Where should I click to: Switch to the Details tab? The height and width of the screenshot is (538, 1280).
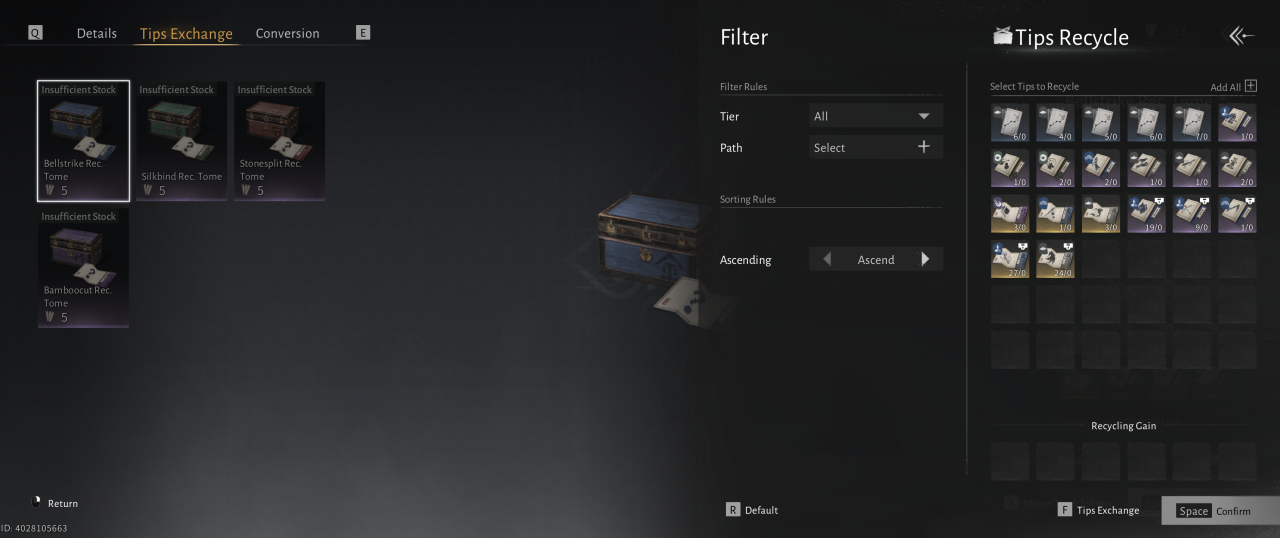pos(97,33)
